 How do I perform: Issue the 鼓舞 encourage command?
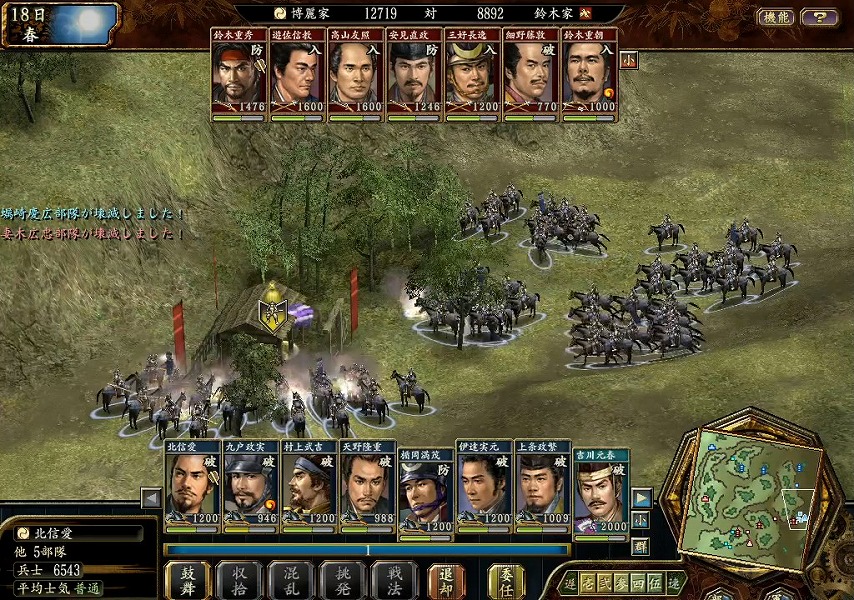tap(187, 580)
